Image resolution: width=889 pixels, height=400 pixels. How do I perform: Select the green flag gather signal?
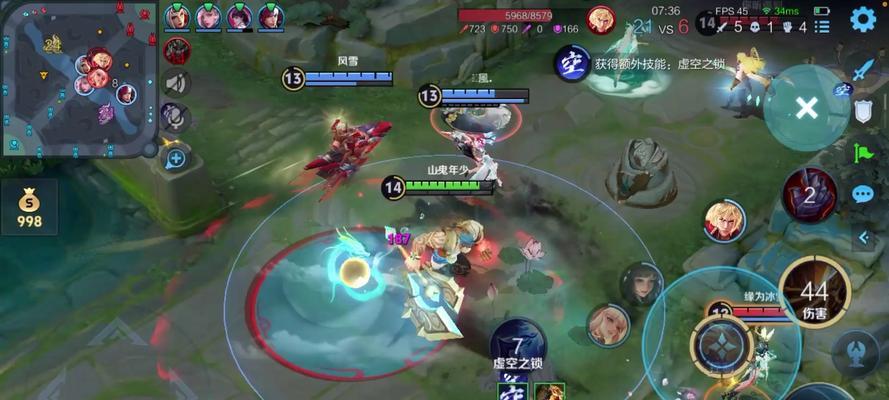click(x=863, y=152)
